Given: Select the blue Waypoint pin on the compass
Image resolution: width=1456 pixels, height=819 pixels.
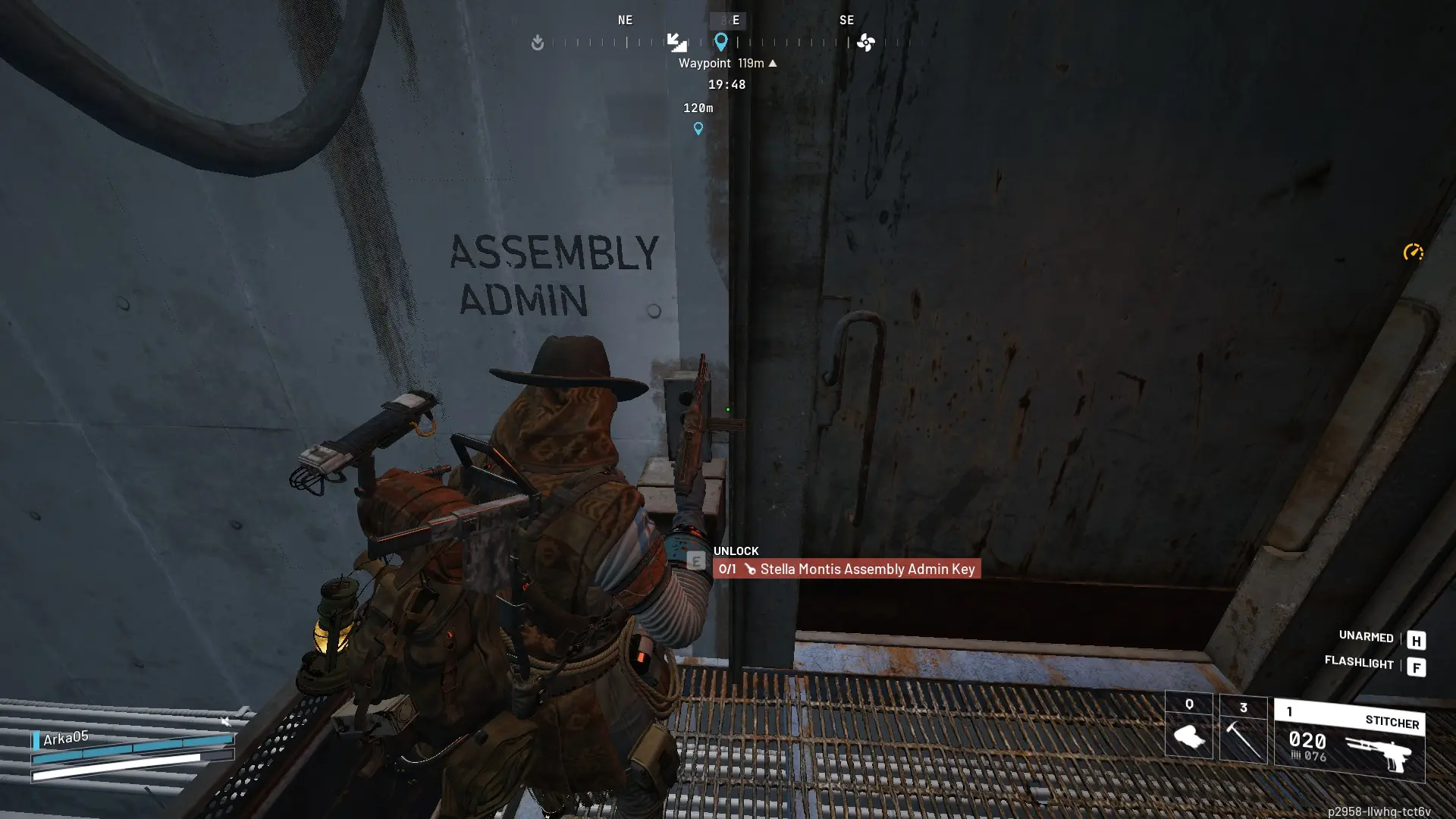Looking at the screenshot, I should point(721,42).
